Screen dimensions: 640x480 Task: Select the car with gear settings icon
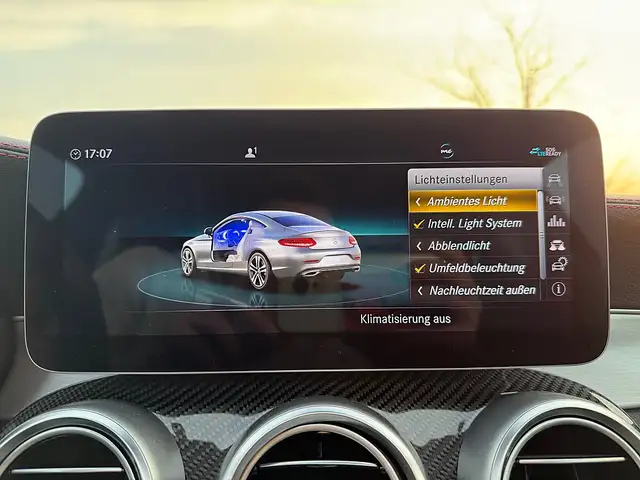point(557,265)
